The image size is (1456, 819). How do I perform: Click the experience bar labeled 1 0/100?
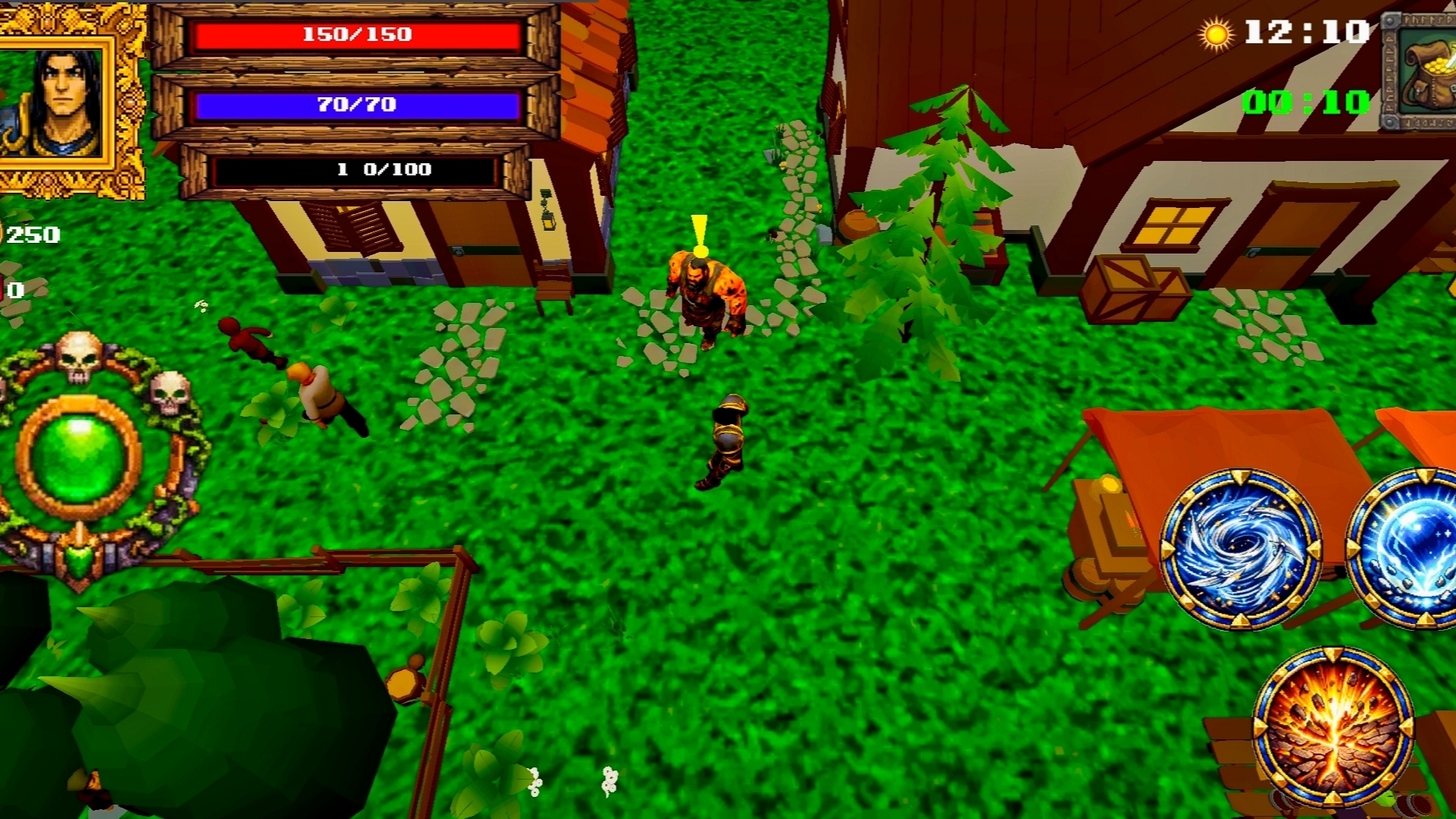[x=358, y=170]
